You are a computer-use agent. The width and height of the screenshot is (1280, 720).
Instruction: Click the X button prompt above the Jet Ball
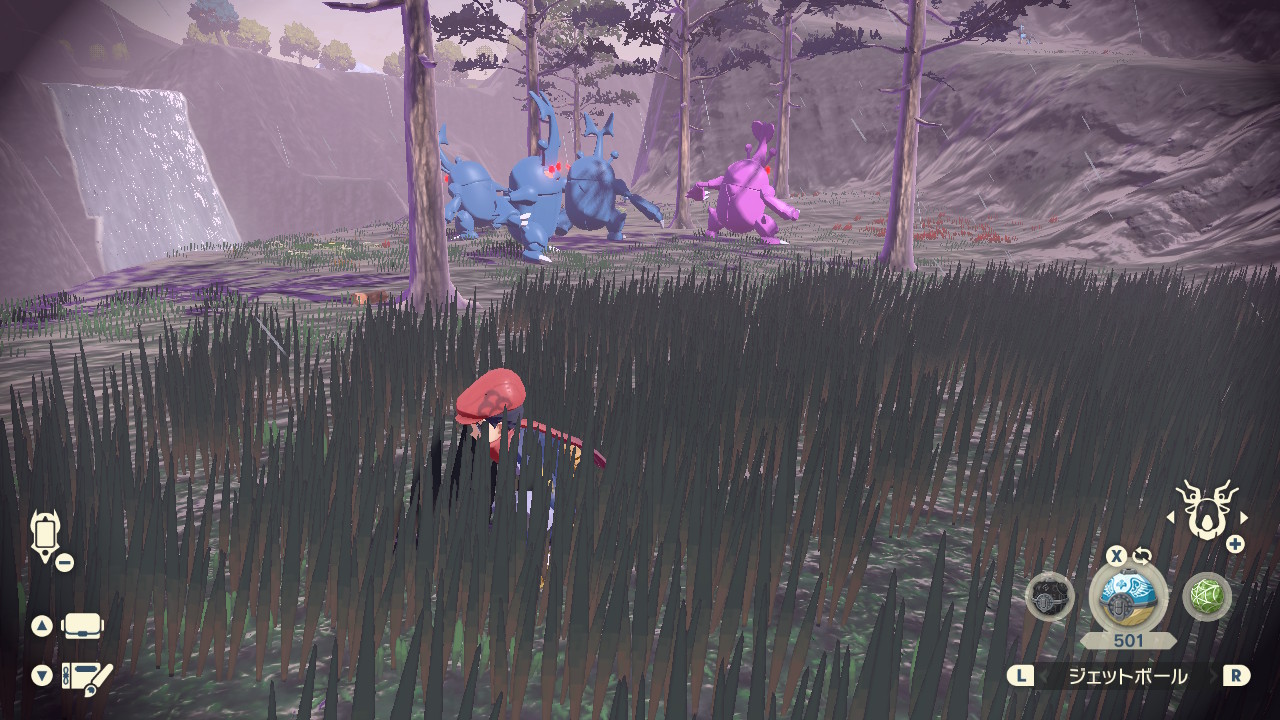click(x=1117, y=555)
